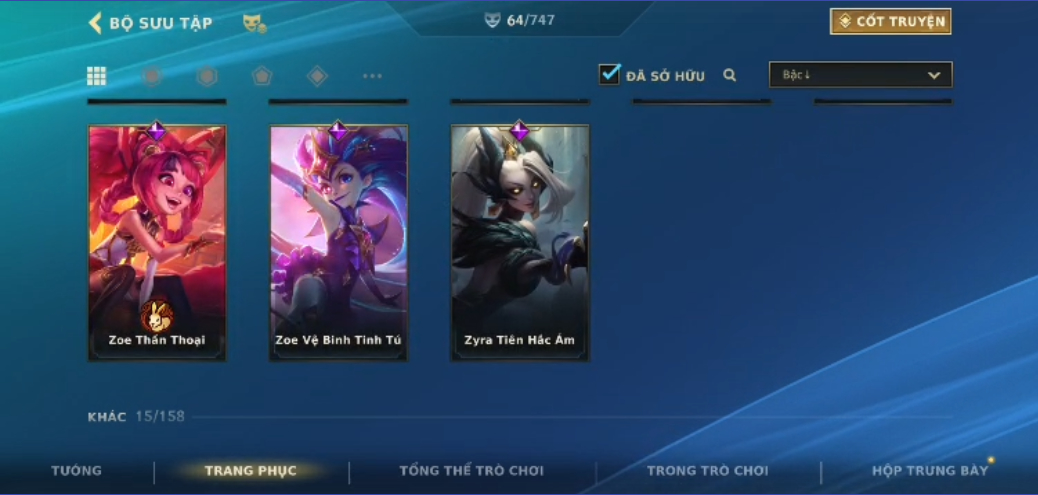This screenshot has height=495, width=1038.
Task: Switch to Tổng Thể Trò Chơi tab
Action: pos(471,471)
